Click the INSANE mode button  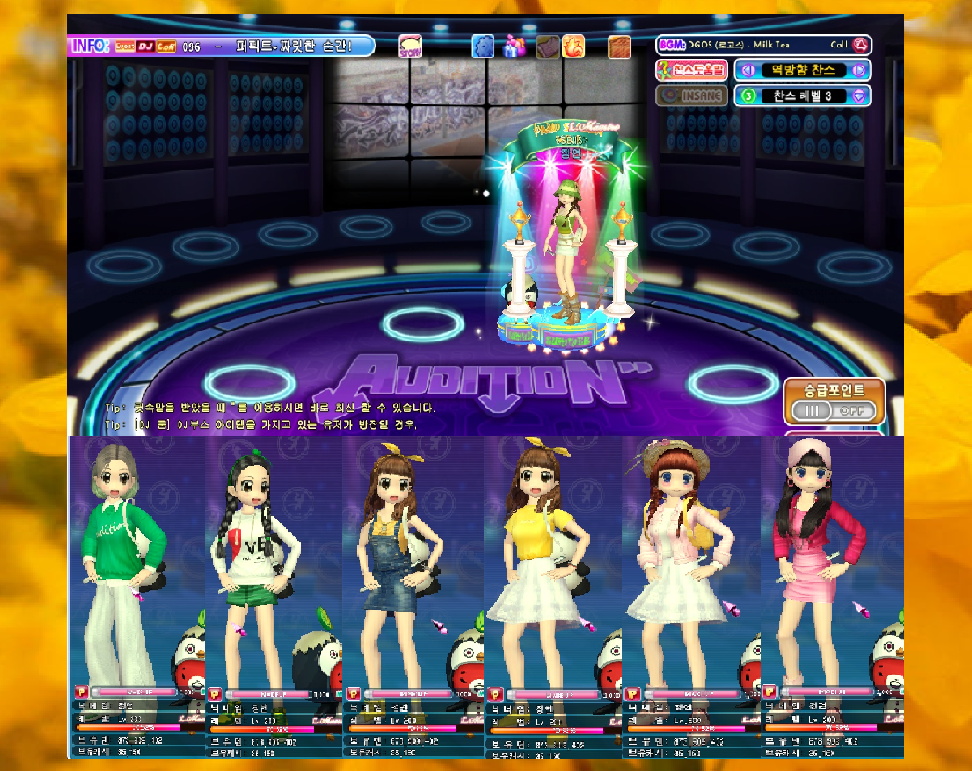(x=692, y=96)
